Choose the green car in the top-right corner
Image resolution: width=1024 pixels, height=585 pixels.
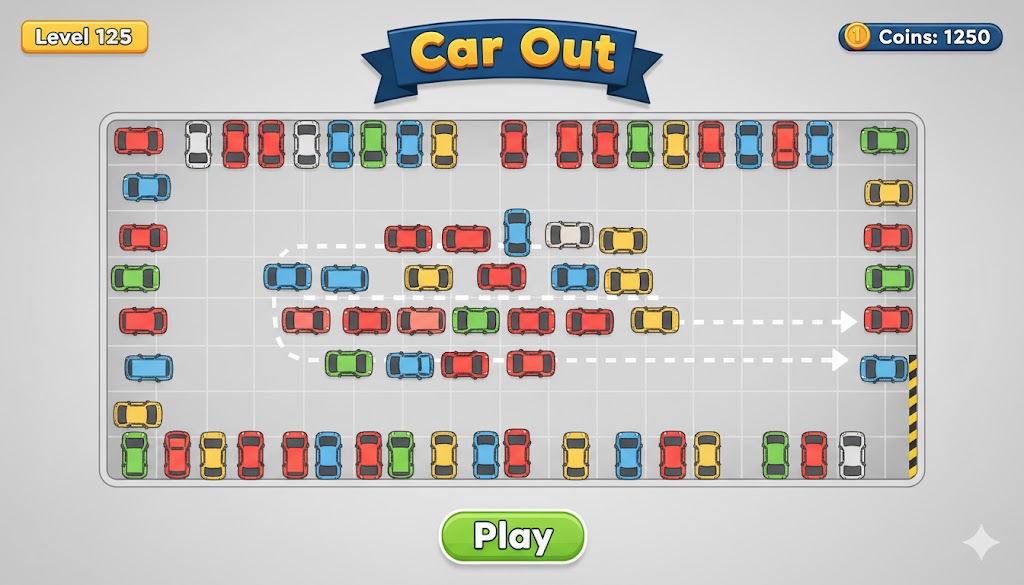pyautogui.click(x=885, y=141)
